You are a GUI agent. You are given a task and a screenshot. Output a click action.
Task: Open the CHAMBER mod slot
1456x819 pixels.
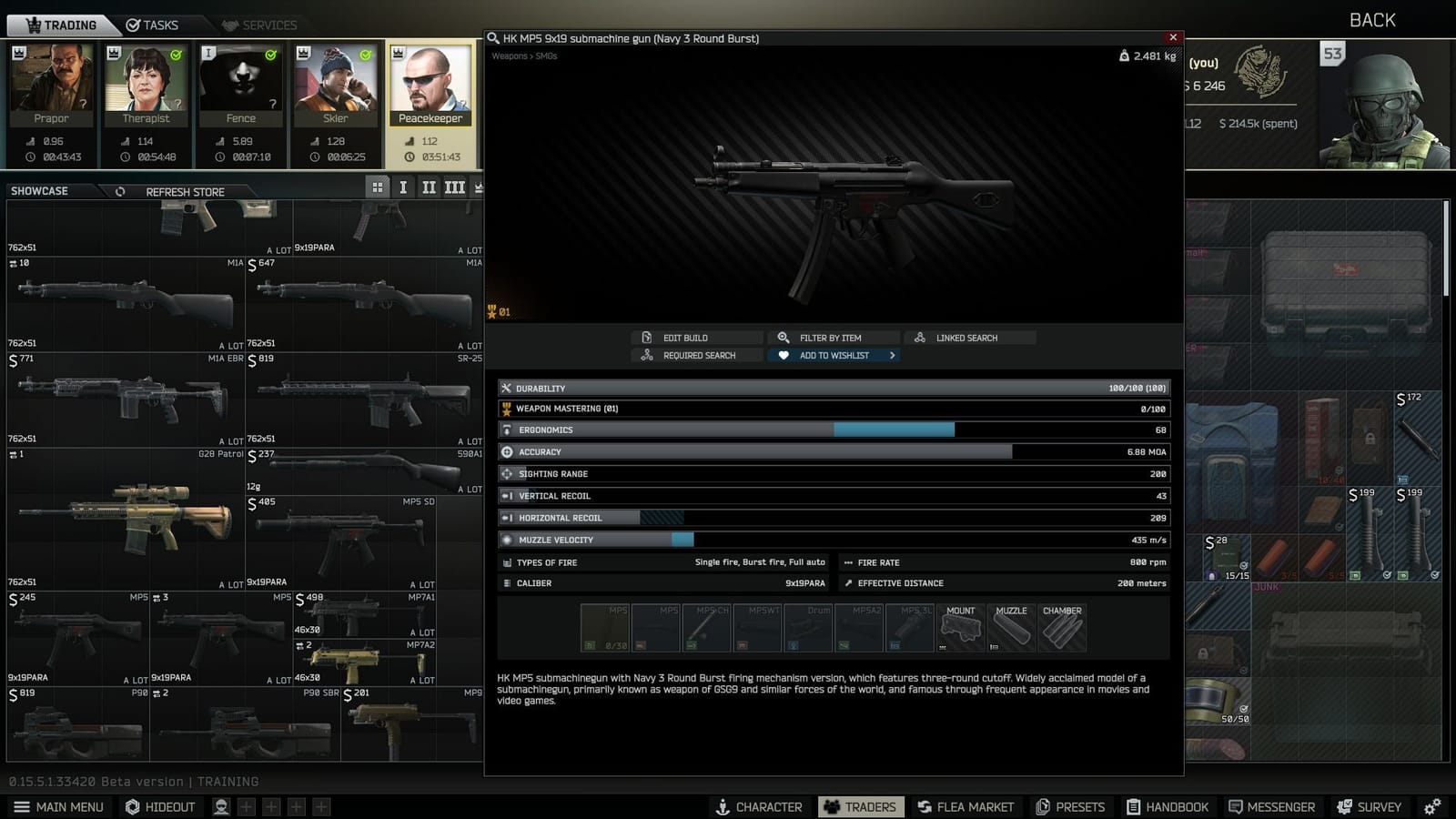pyautogui.click(x=1062, y=627)
